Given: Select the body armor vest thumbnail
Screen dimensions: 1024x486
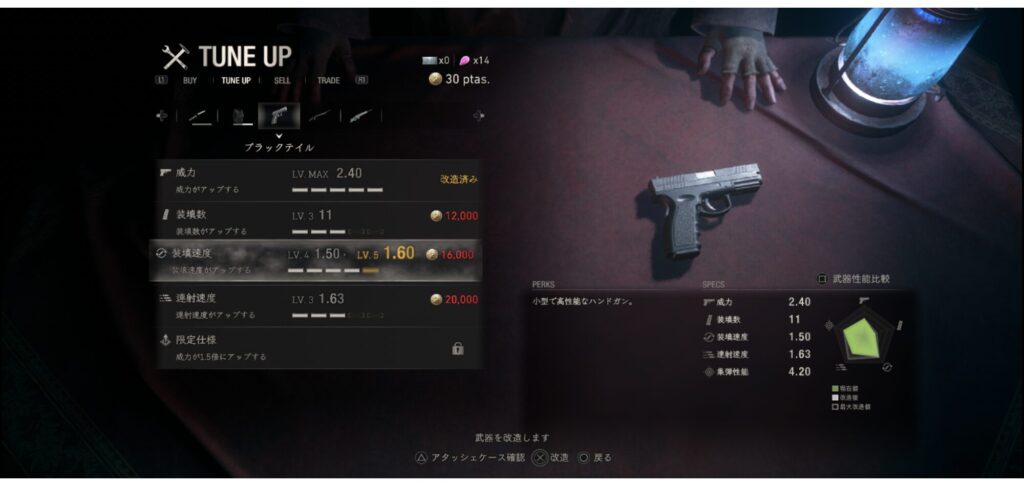Looking at the screenshot, I should point(240,116).
